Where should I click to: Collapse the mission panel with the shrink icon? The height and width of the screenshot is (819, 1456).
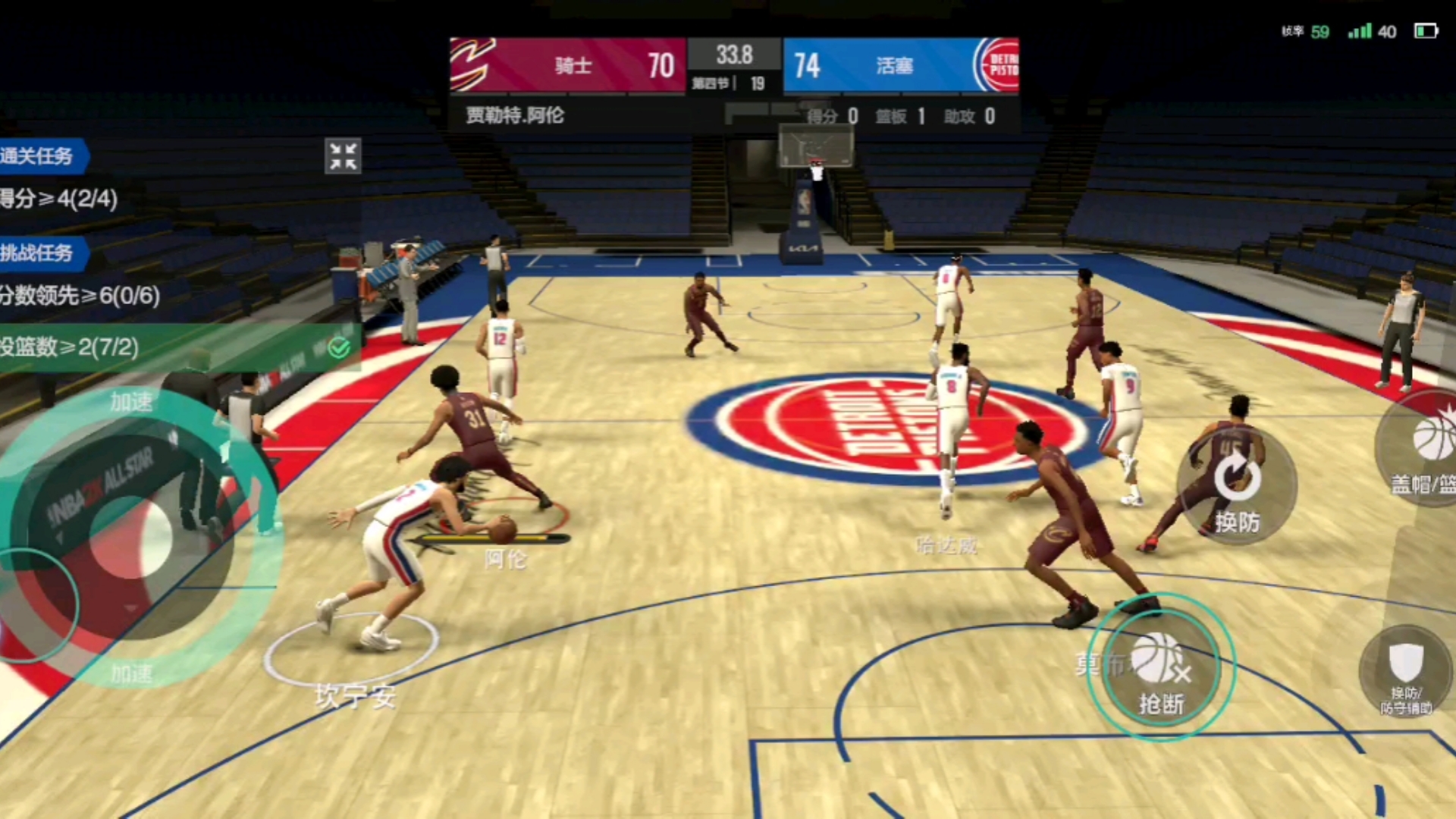(x=343, y=156)
